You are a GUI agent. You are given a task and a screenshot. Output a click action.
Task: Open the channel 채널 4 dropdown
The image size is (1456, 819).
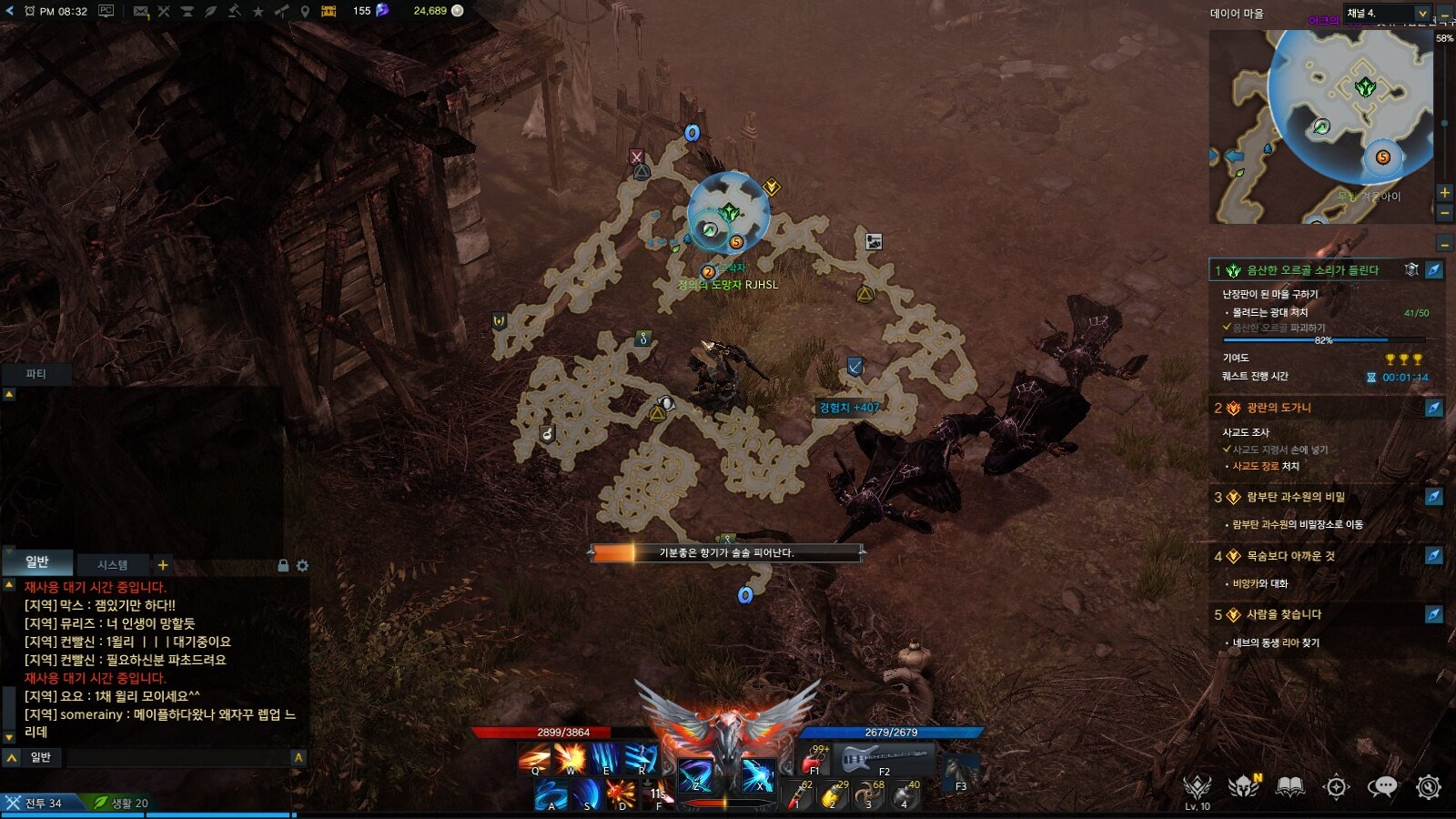(x=1387, y=13)
